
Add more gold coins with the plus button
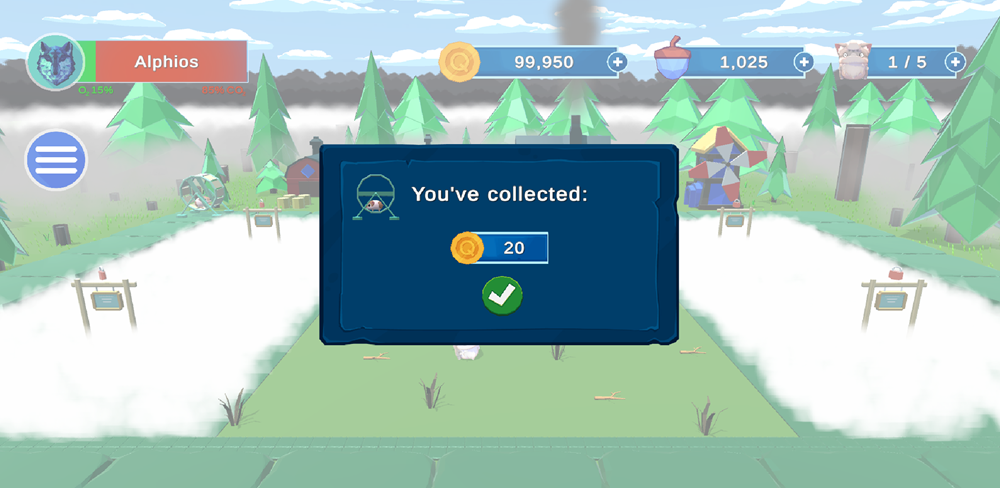coord(617,62)
